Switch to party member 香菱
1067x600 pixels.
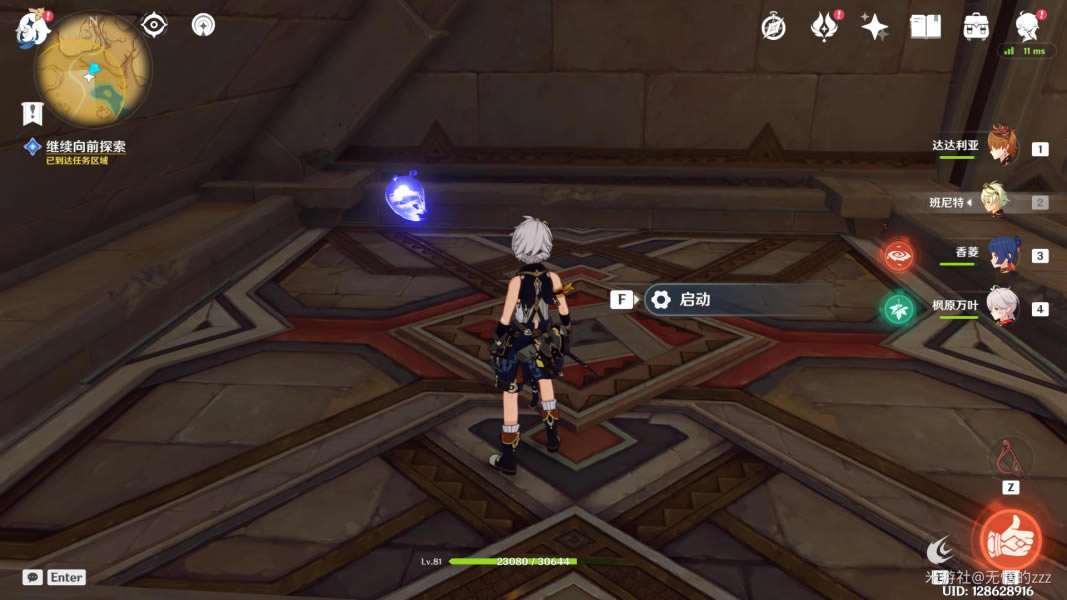(x=1001, y=254)
